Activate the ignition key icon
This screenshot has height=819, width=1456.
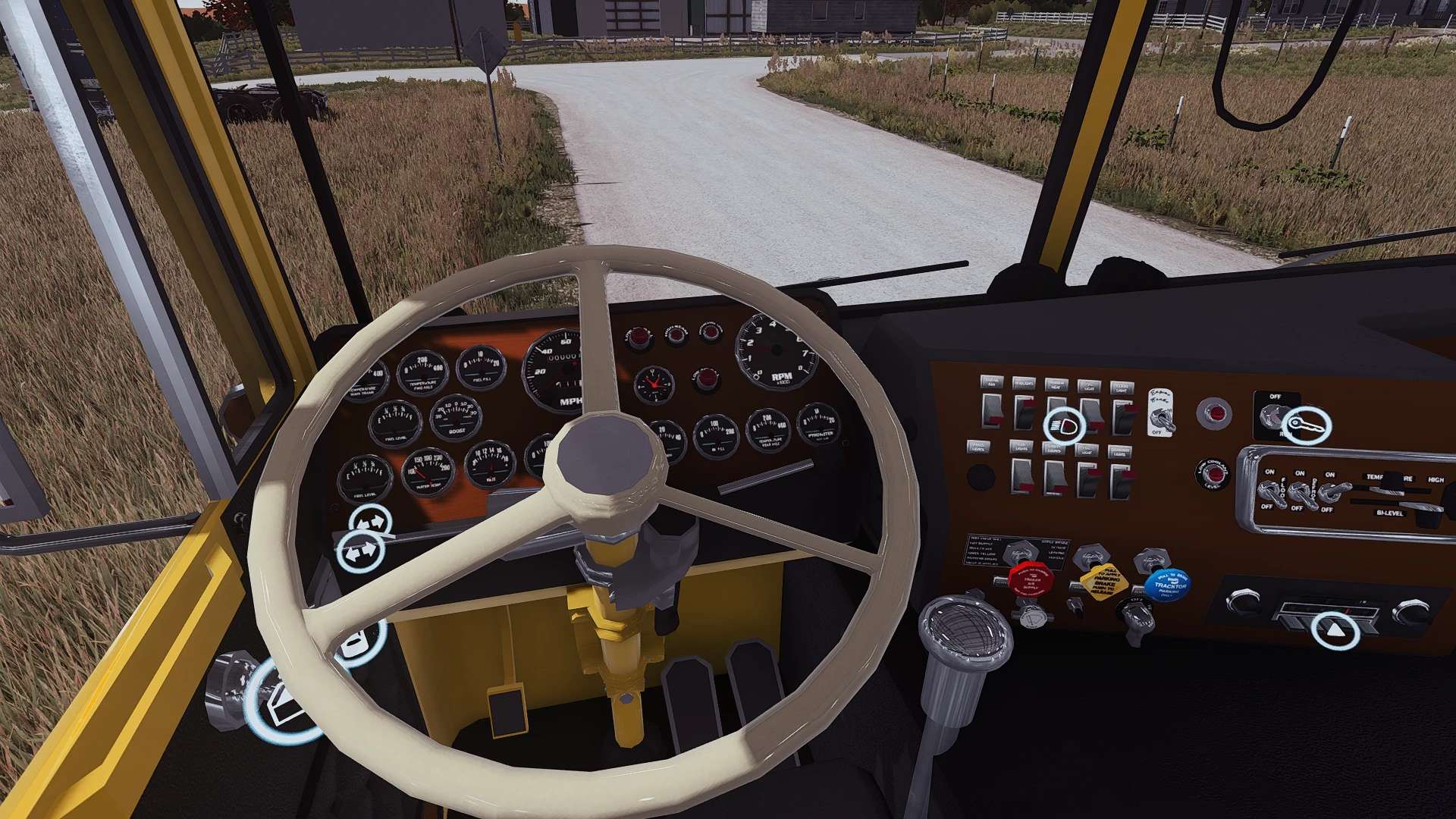click(1307, 425)
